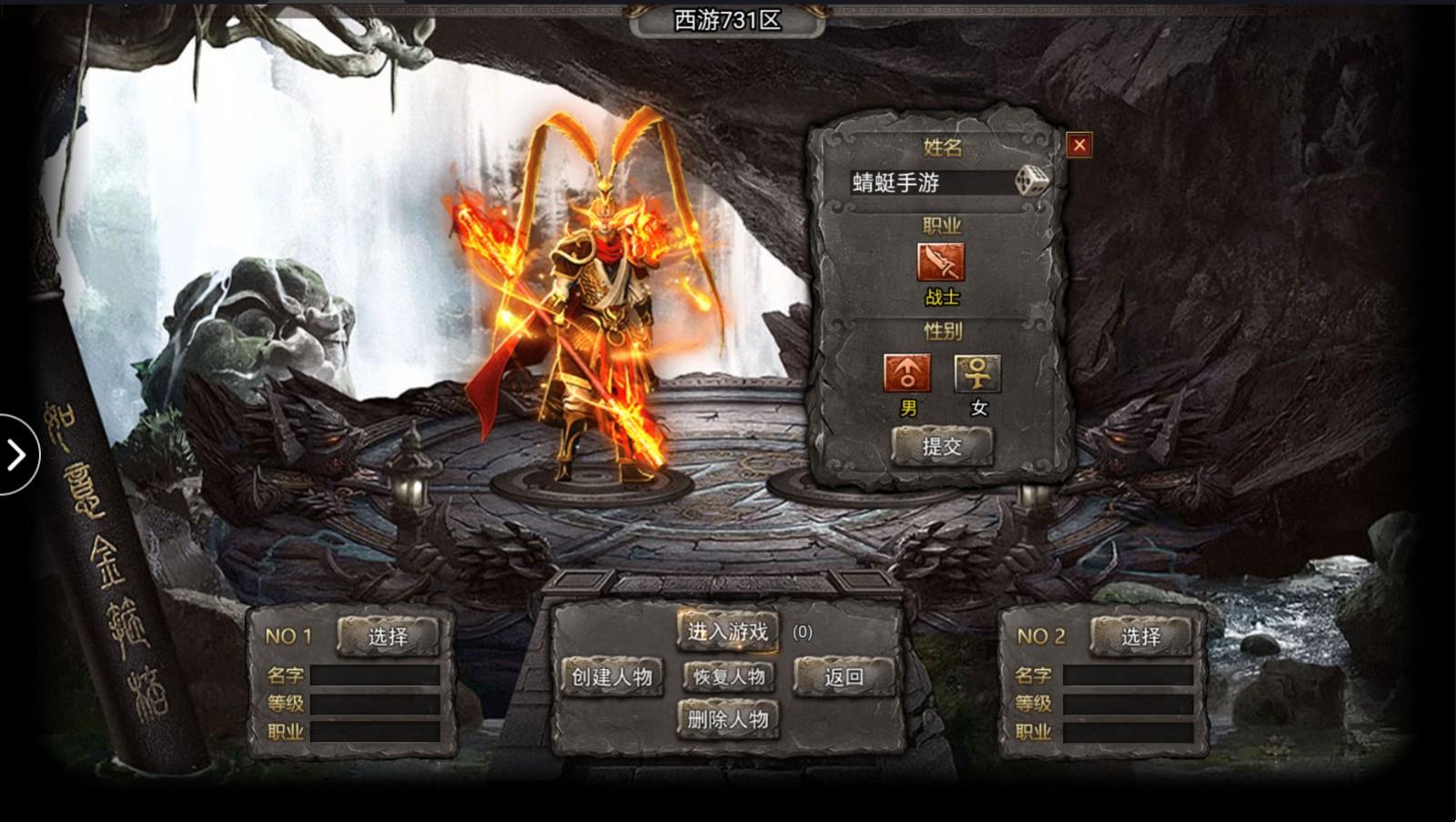Click 删除人物 to delete character
This screenshot has height=822, width=1456.
click(x=727, y=719)
